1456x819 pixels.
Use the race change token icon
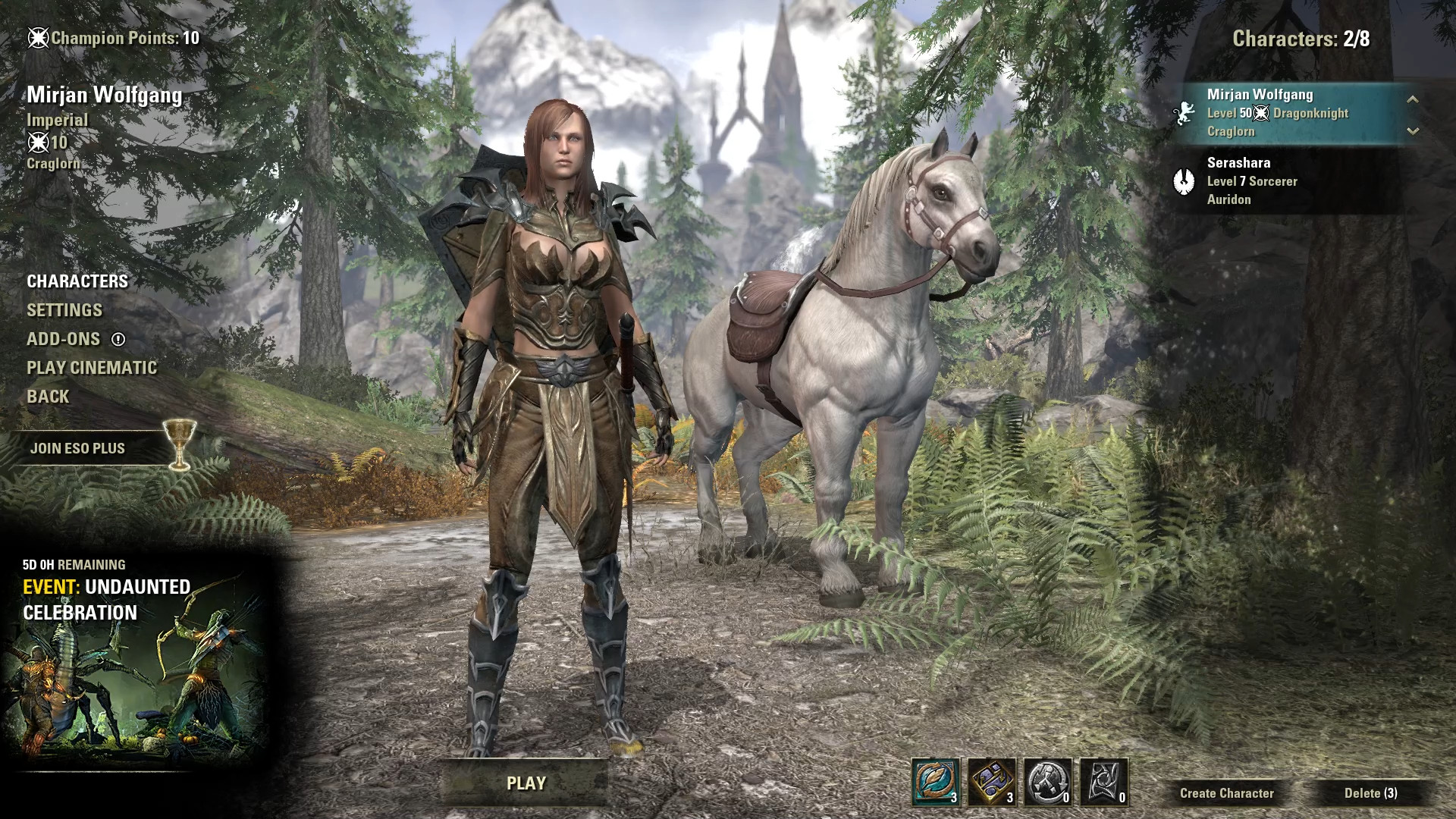(x=1048, y=782)
